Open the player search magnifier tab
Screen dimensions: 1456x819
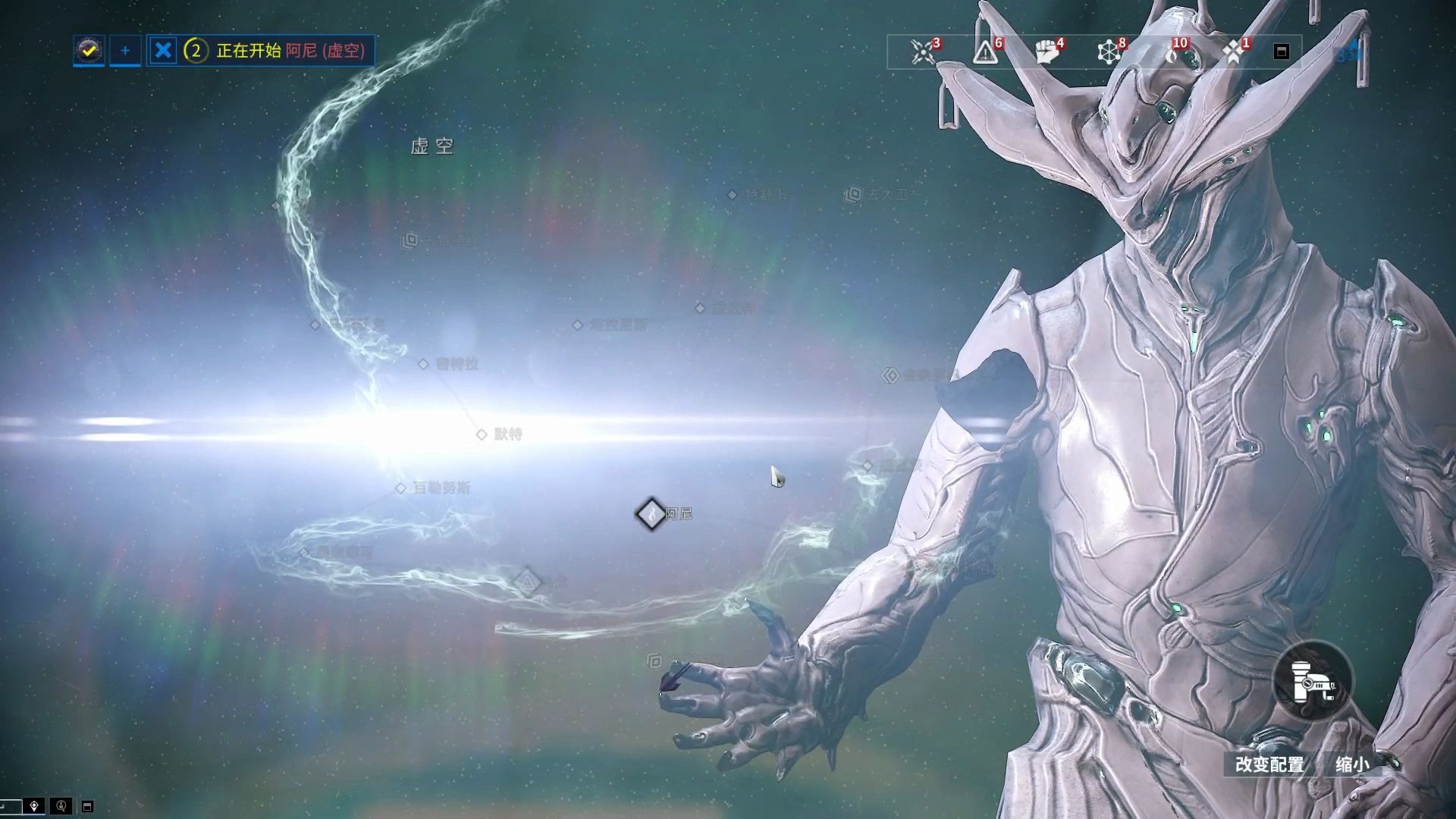click(x=61, y=806)
